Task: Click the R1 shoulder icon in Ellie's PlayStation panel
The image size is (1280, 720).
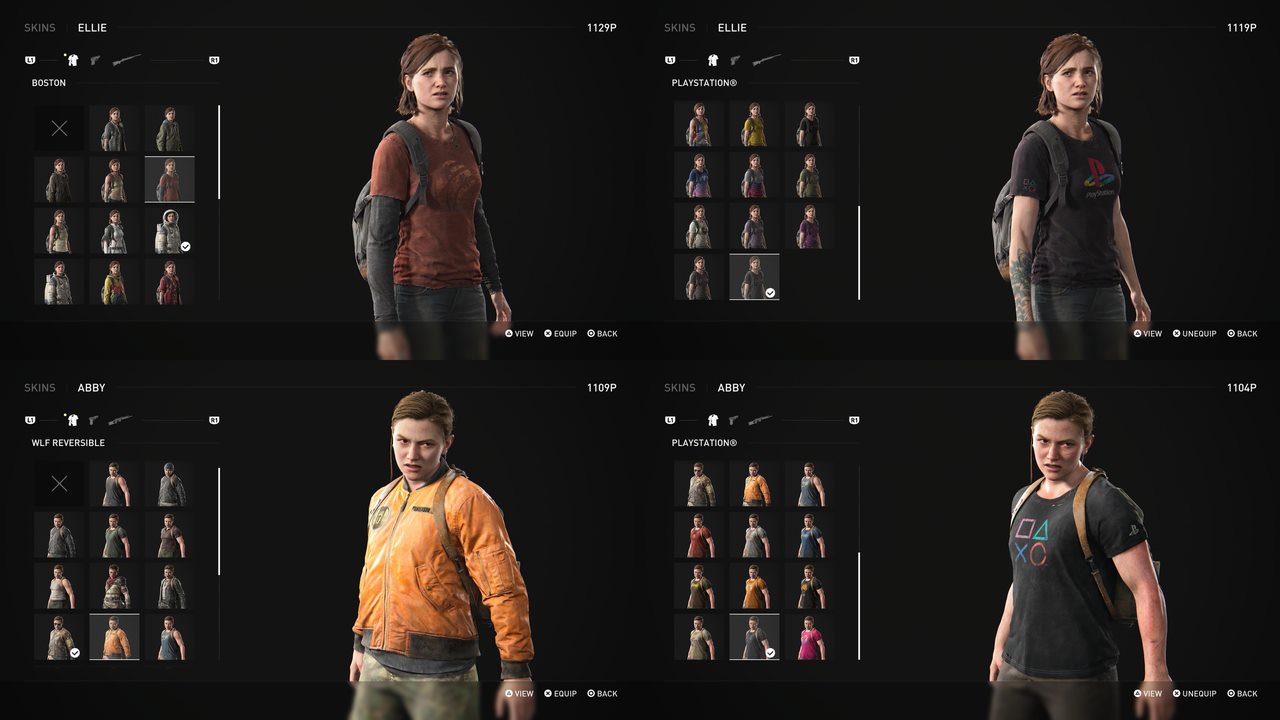Action: click(x=853, y=59)
